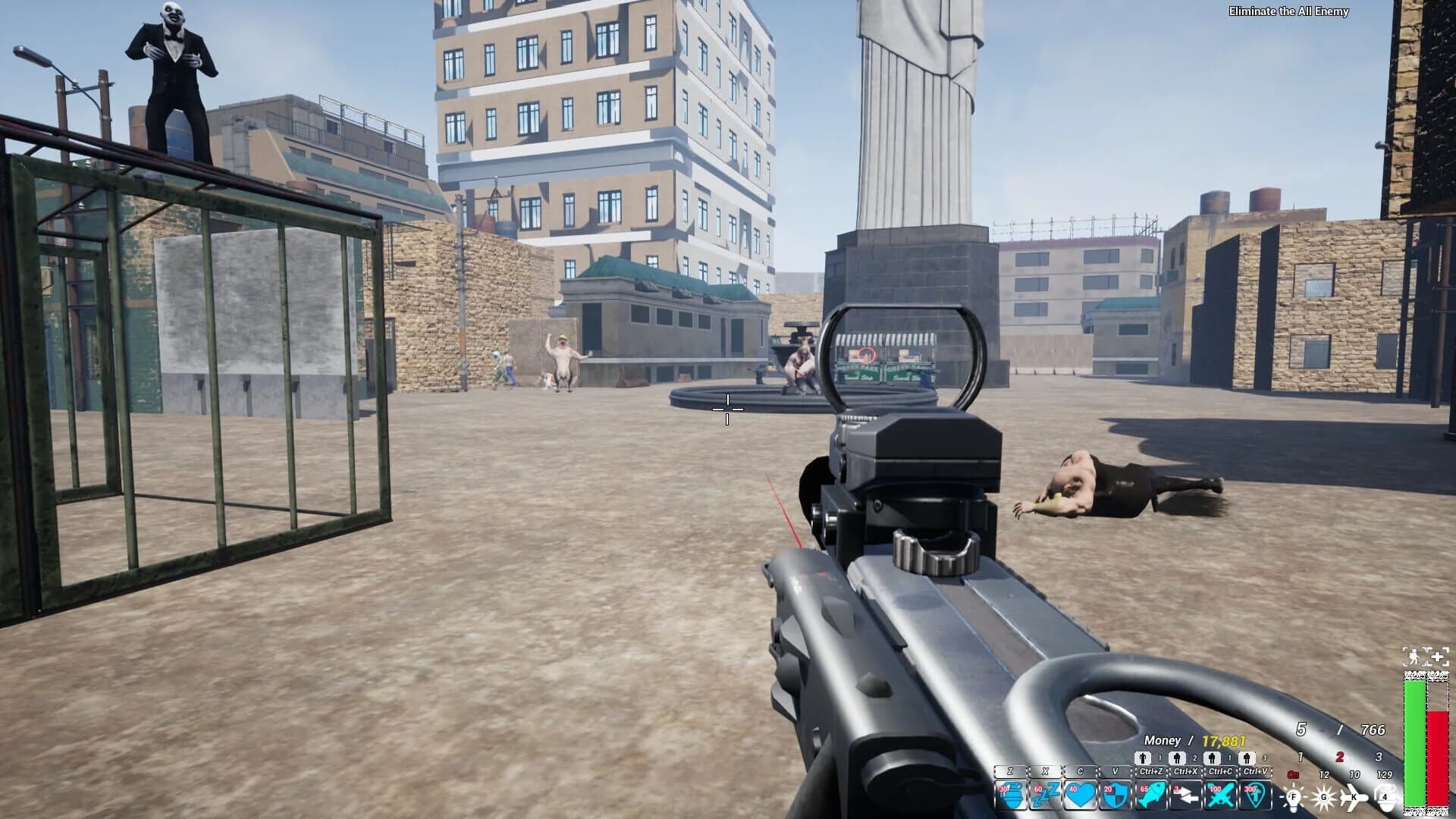
Task: Click the airplane icon bound to K
Action: 1354,797
